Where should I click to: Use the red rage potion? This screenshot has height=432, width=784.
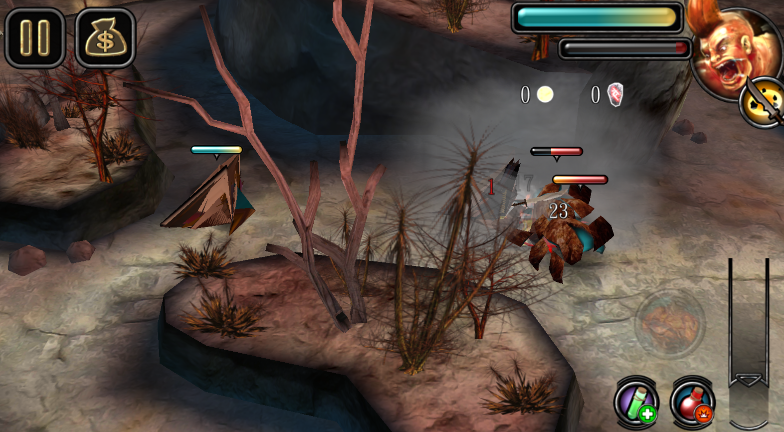(x=692, y=400)
